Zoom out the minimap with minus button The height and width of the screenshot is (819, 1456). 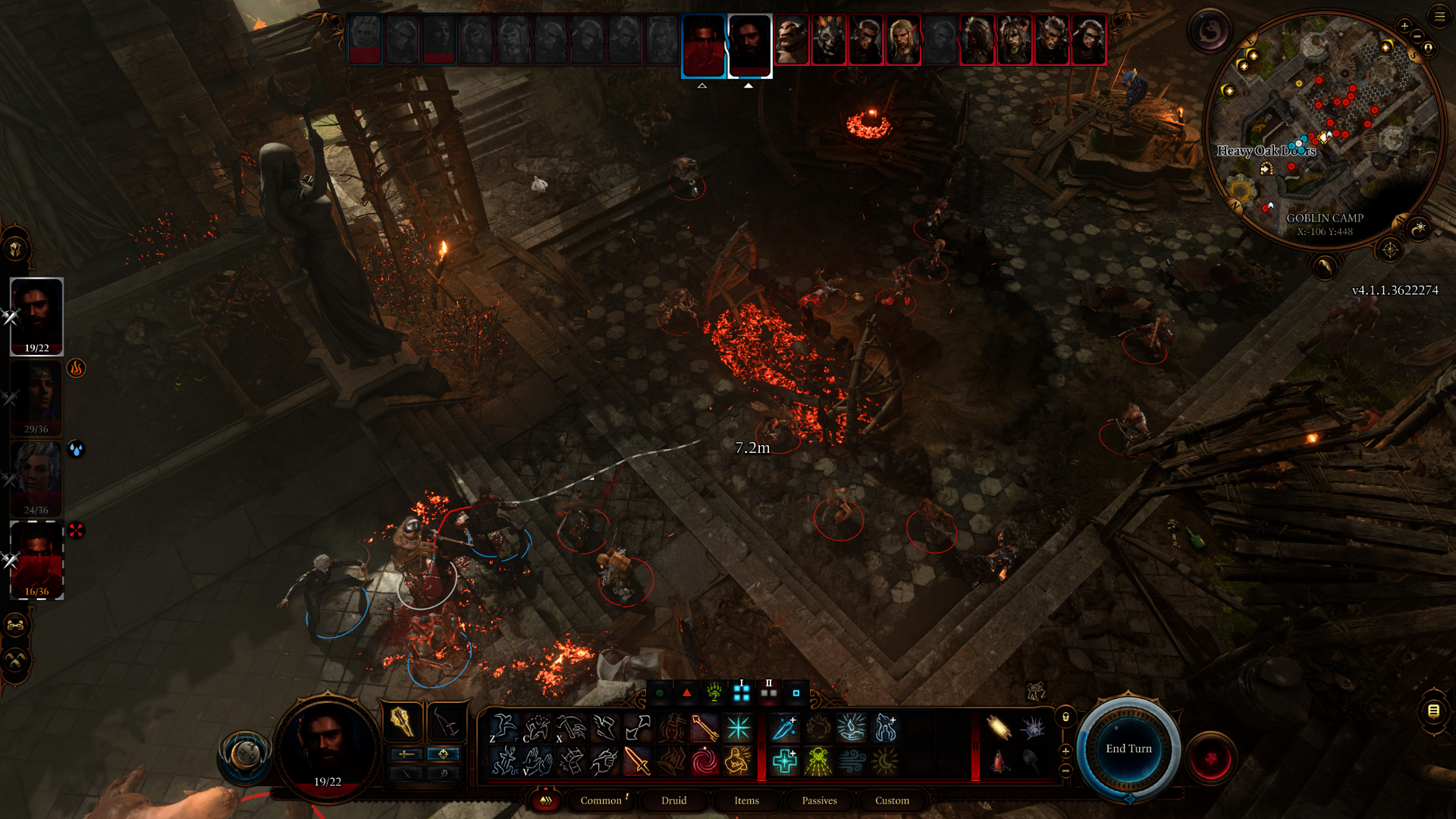(x=1416, y=36)
